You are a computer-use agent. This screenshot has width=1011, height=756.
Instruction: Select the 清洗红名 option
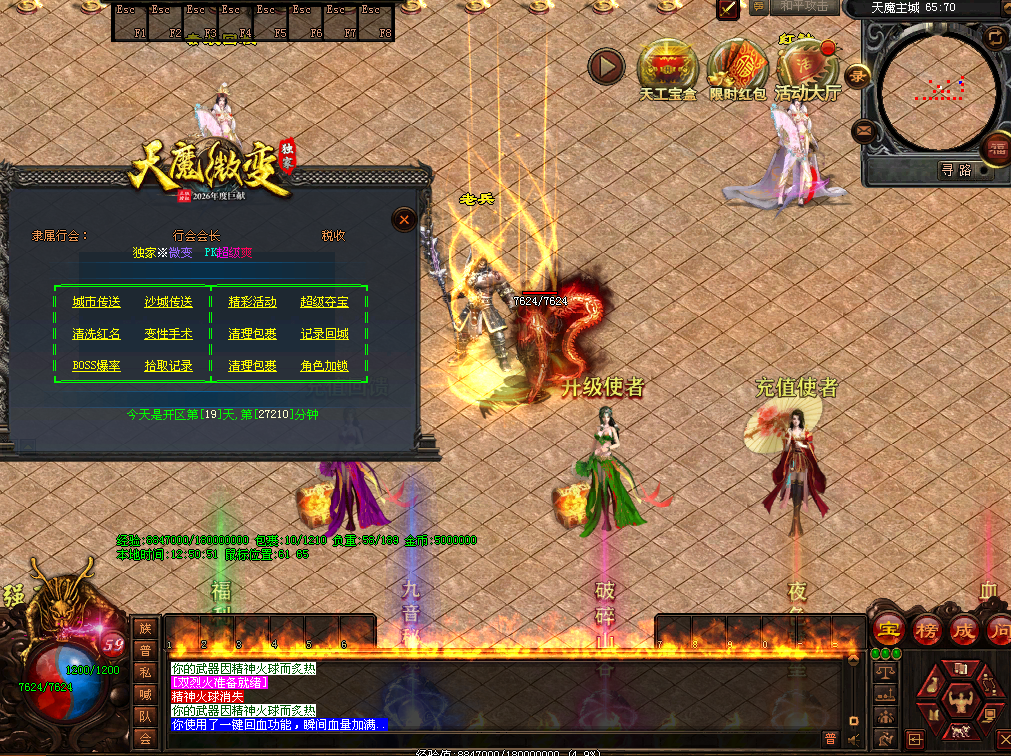point(96,334)
